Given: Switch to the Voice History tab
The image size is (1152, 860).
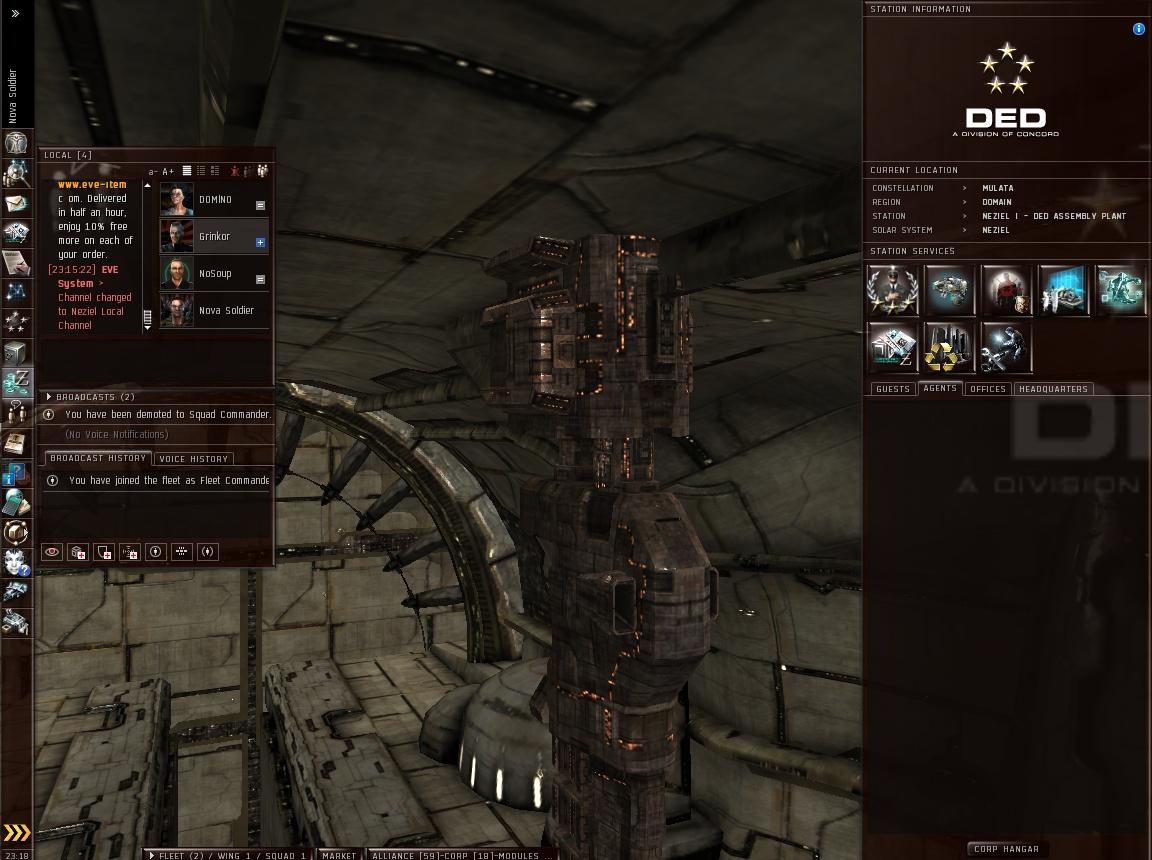Looking at the screenshot, I should (x=194, y=459).
